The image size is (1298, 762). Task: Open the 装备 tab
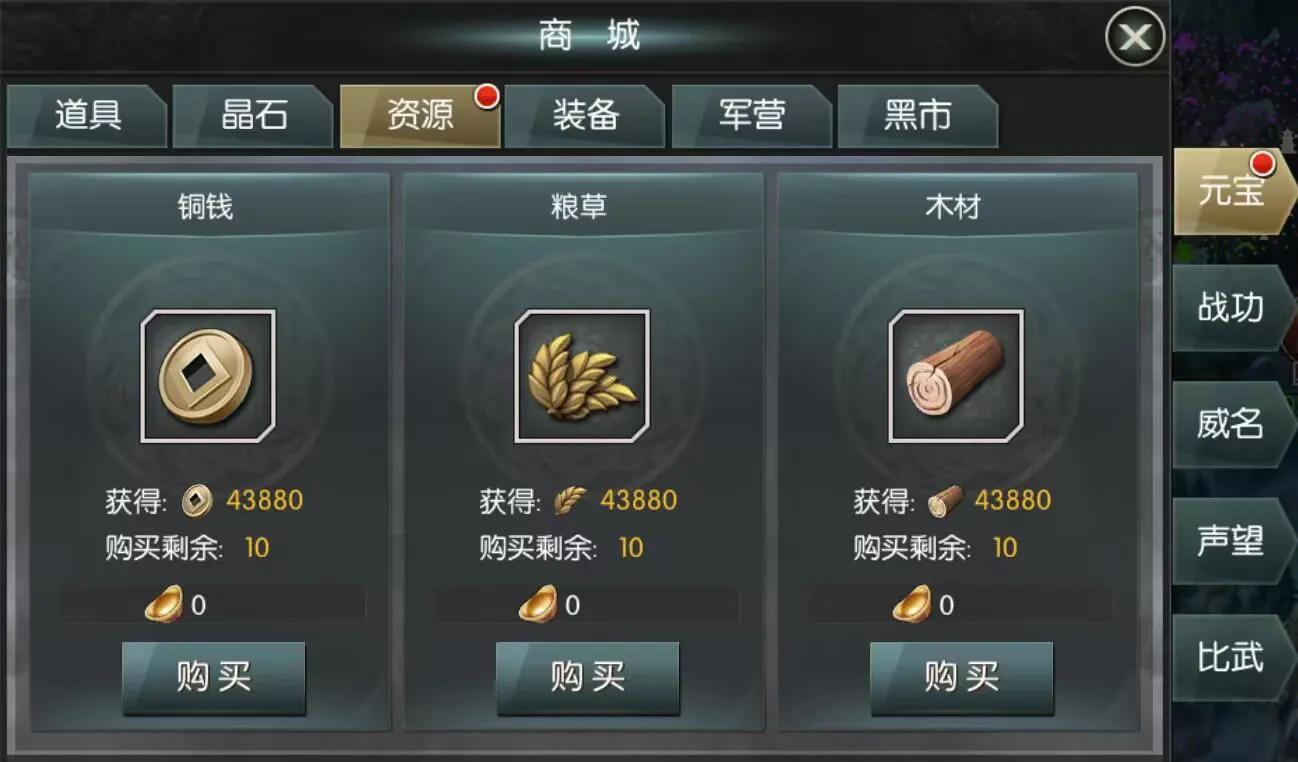coord(586,116)
